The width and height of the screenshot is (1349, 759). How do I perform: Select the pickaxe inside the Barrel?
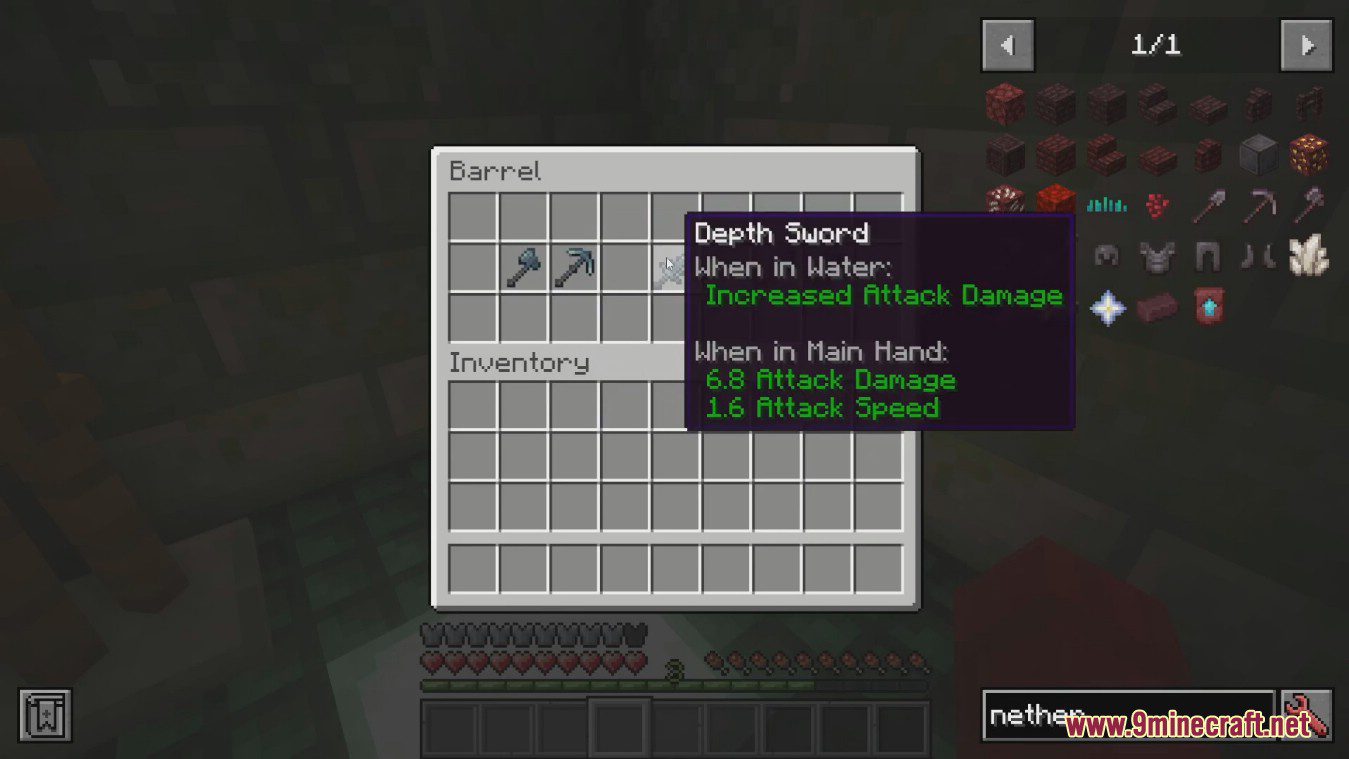pyautogui.click(x=572, y=265)
